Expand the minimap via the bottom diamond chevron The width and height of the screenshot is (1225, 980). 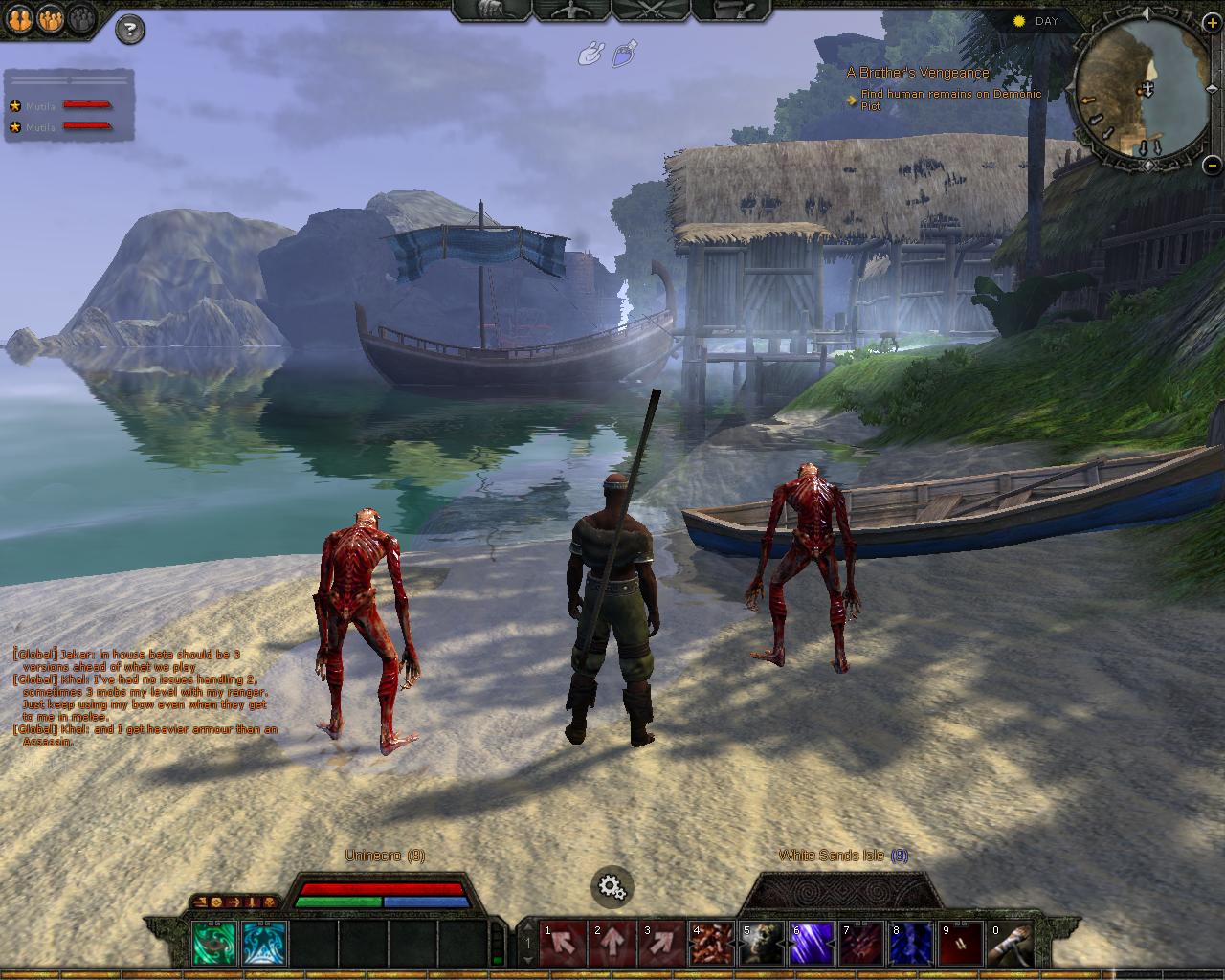1148,166
